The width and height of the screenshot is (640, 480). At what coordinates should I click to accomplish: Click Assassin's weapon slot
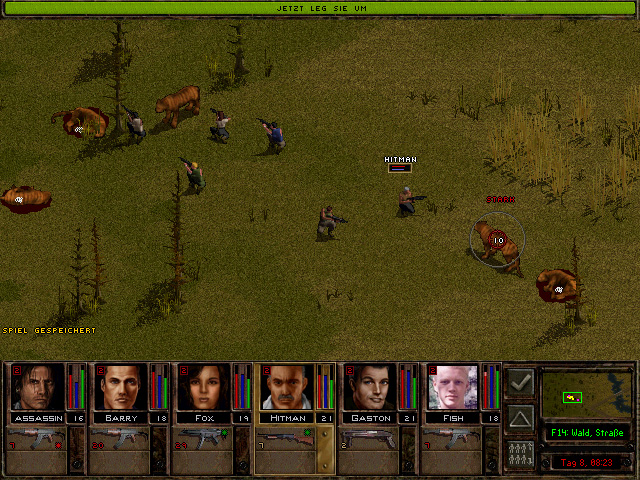click(36, 438)
